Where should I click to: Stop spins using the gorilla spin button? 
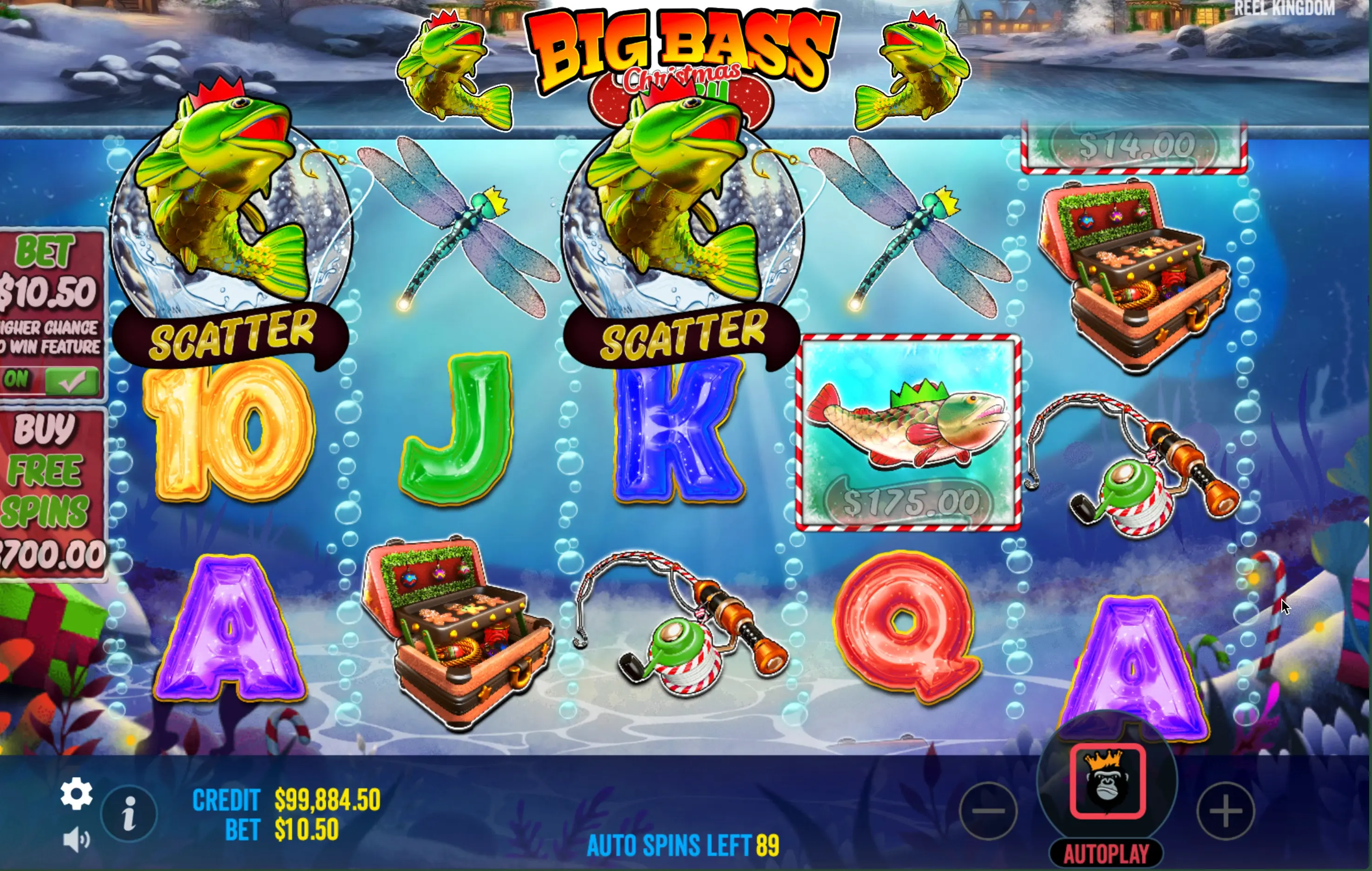[x=1107, y=781]
